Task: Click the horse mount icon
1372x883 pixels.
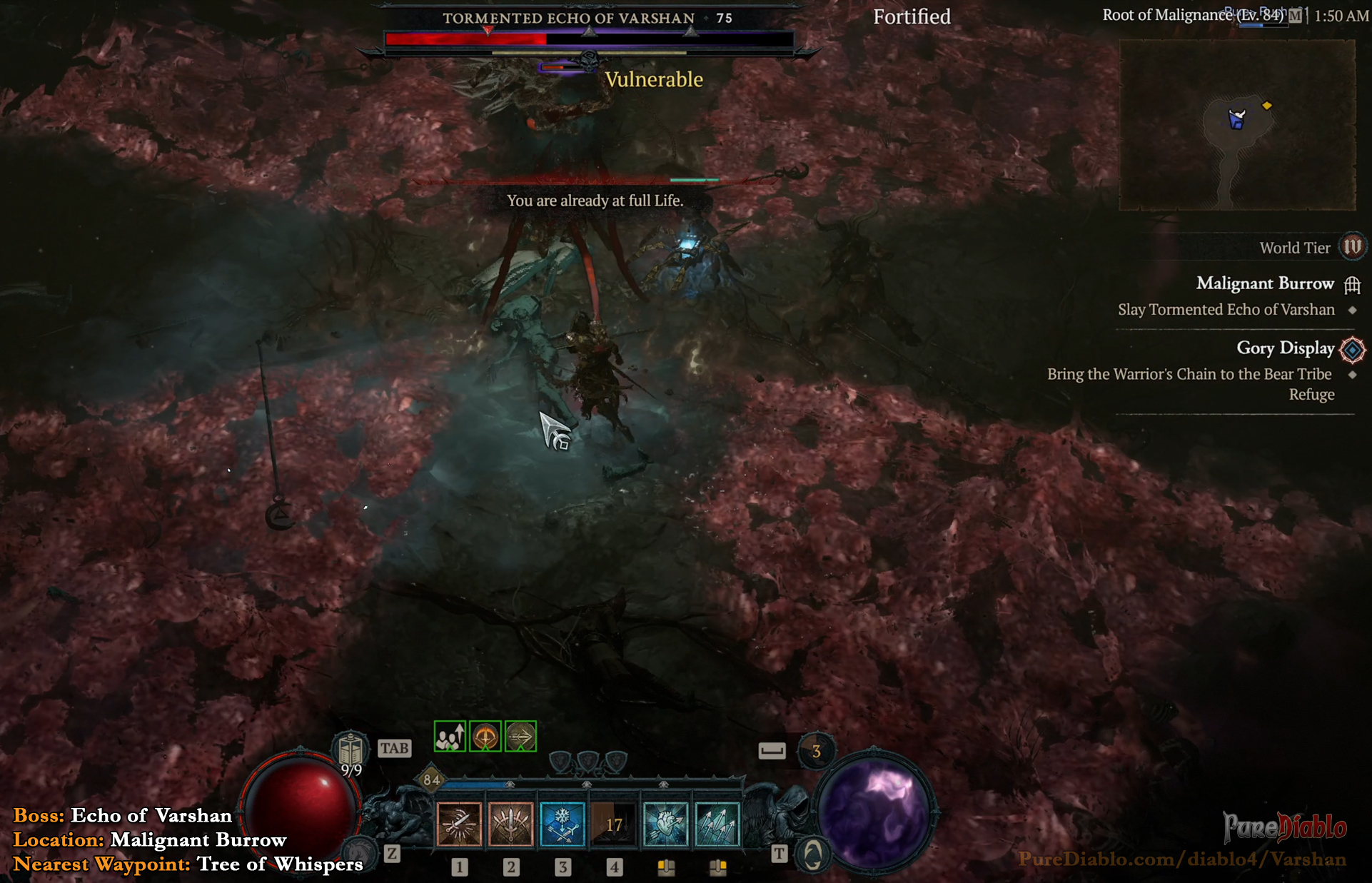Action: point(359,852)
